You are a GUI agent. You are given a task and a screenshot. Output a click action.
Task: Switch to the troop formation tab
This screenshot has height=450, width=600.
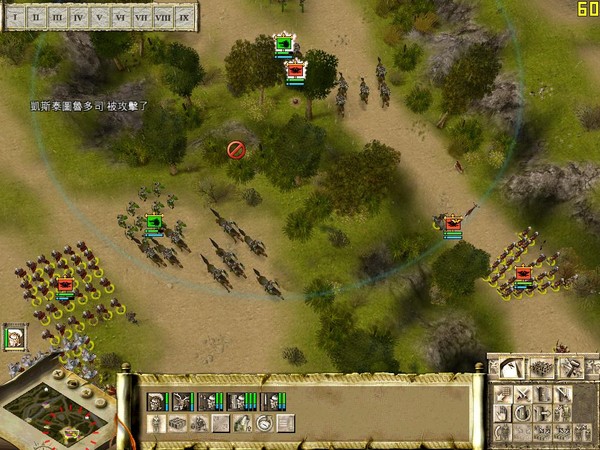tap(541, 368)
